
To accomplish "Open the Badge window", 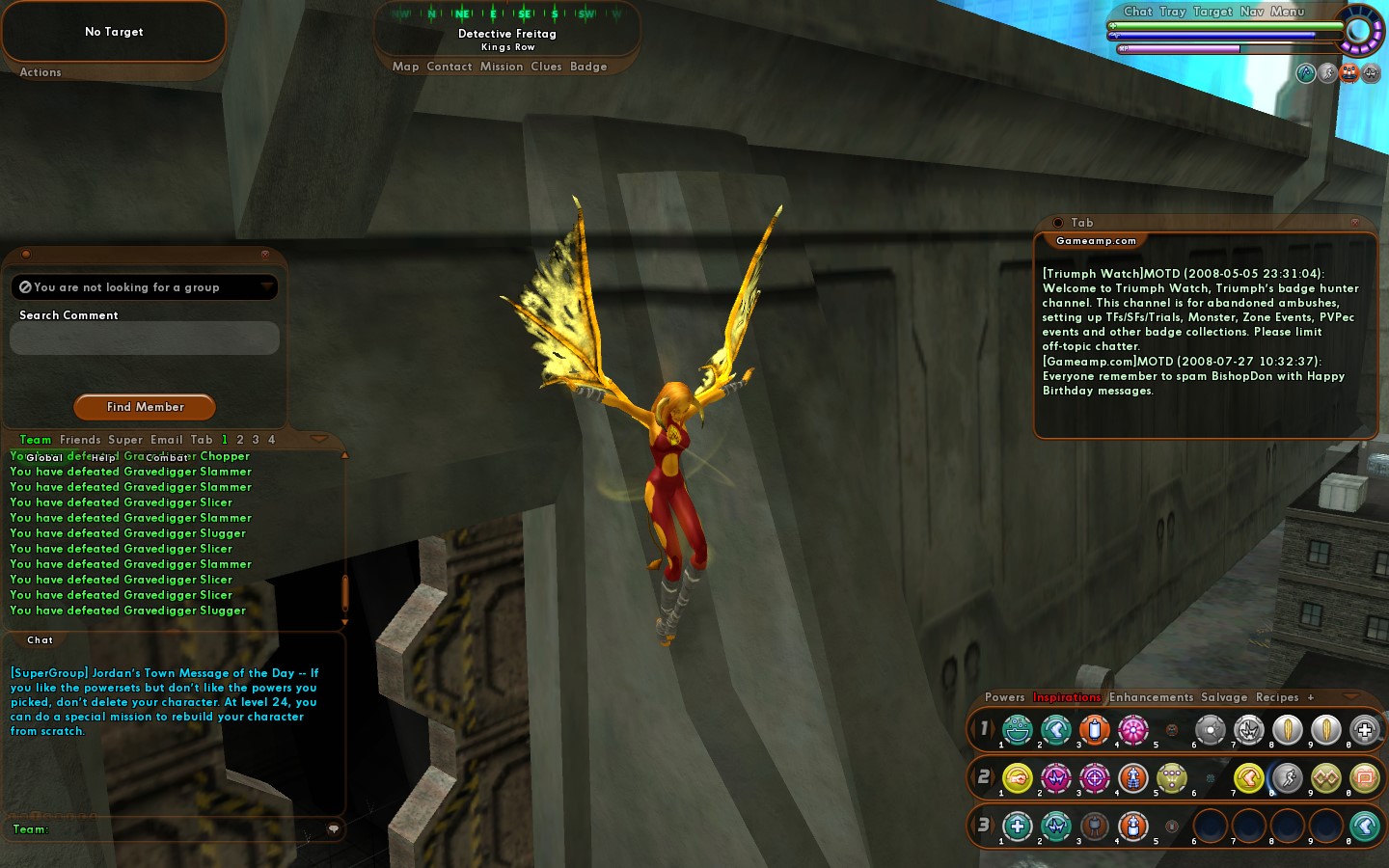I will (x=588, y=67).
